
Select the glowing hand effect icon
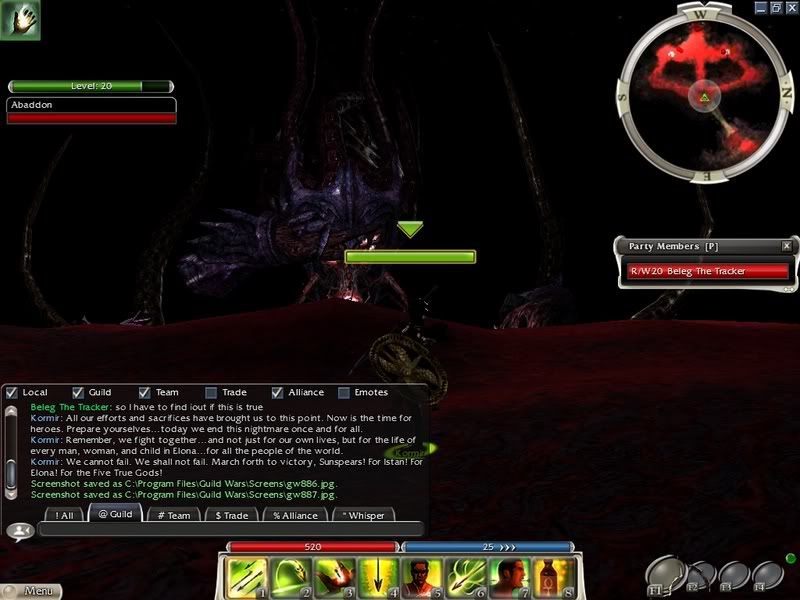(x=21, y=22)
